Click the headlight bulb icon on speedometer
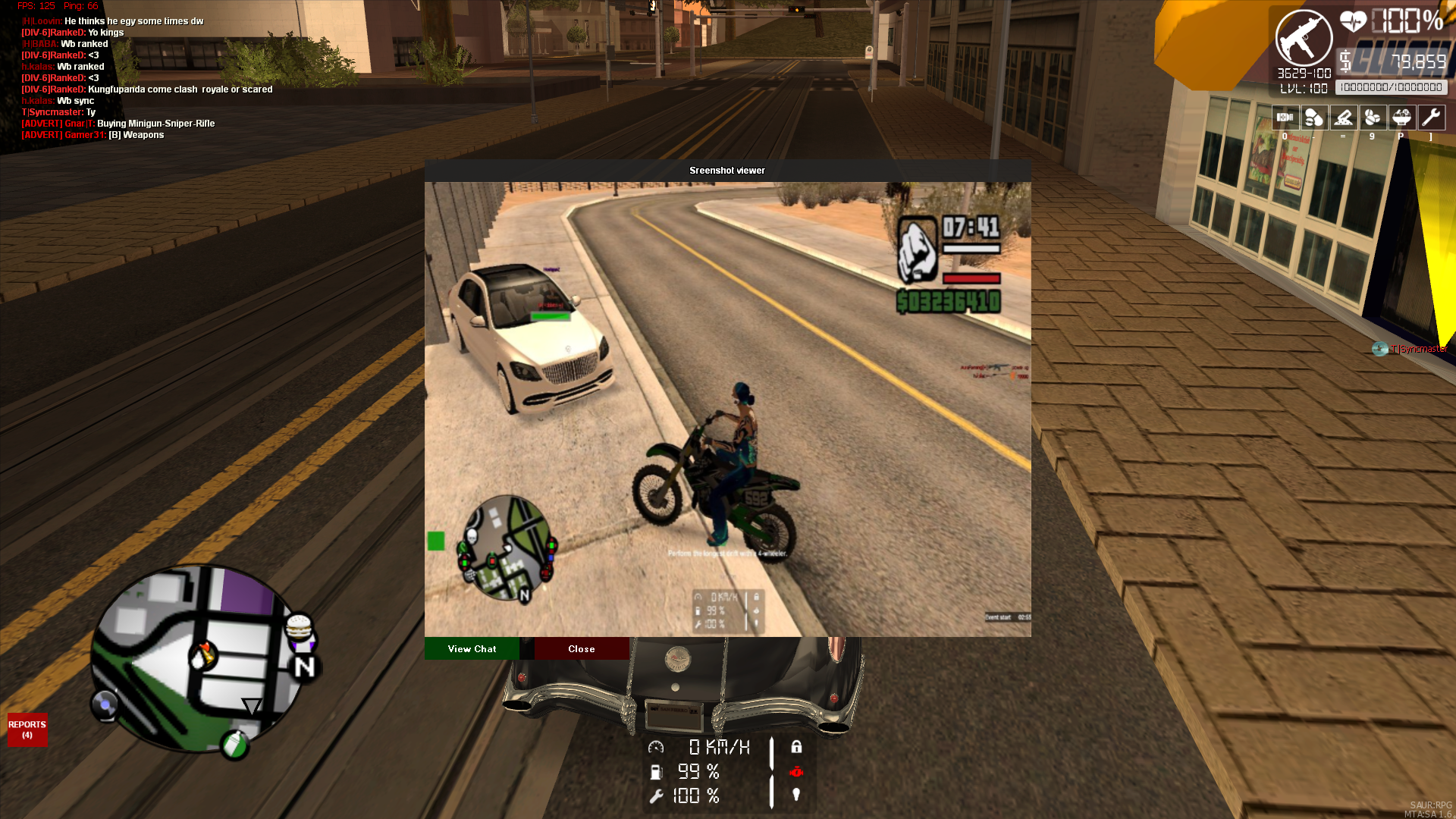 (796, 795)
